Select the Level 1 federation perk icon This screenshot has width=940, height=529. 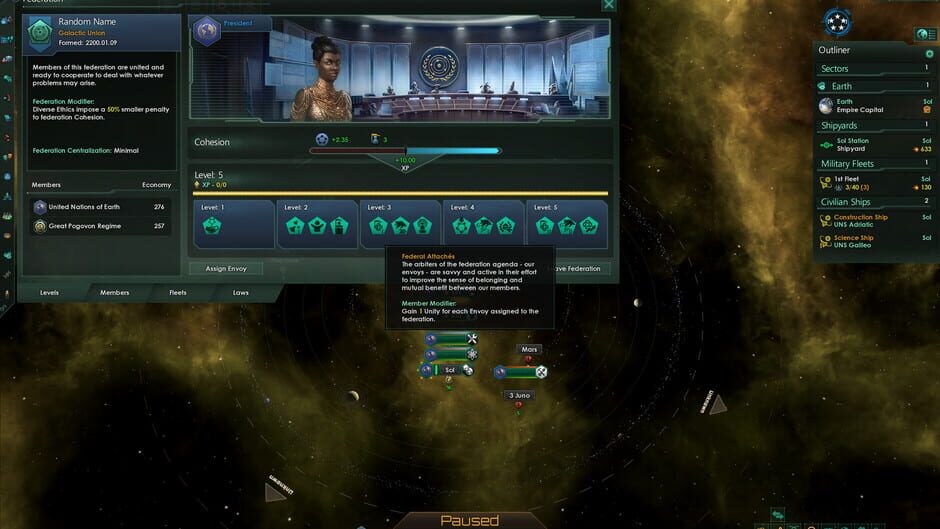pyautogui.click(x=212, y=226)
